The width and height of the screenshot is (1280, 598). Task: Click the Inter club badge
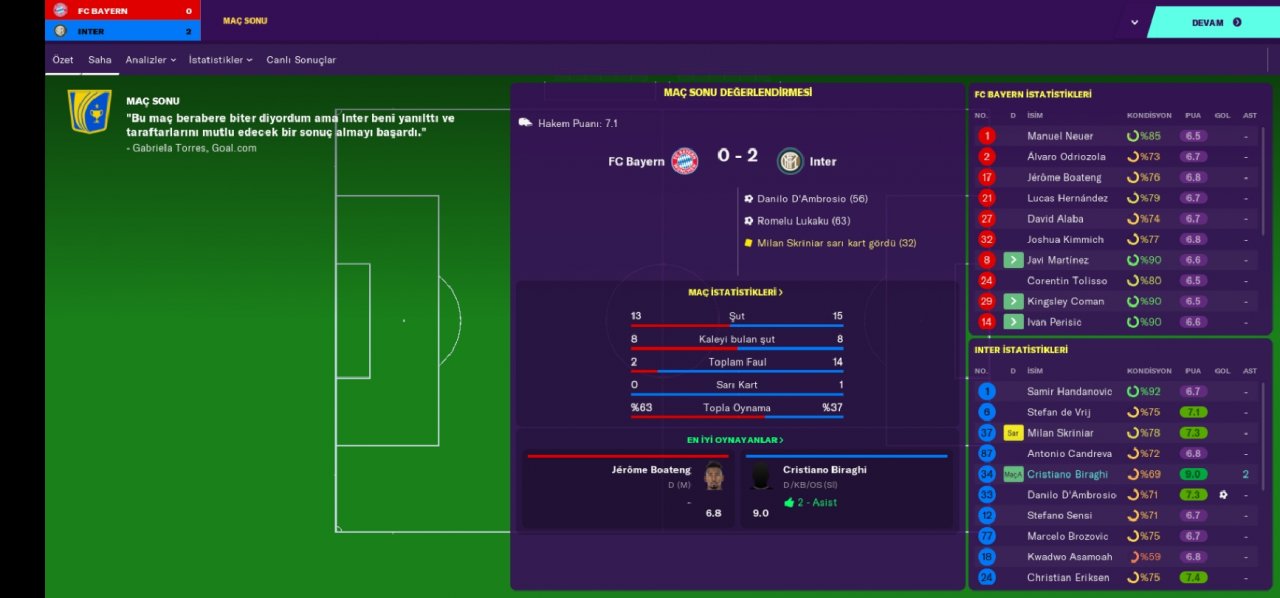(791, 161)
